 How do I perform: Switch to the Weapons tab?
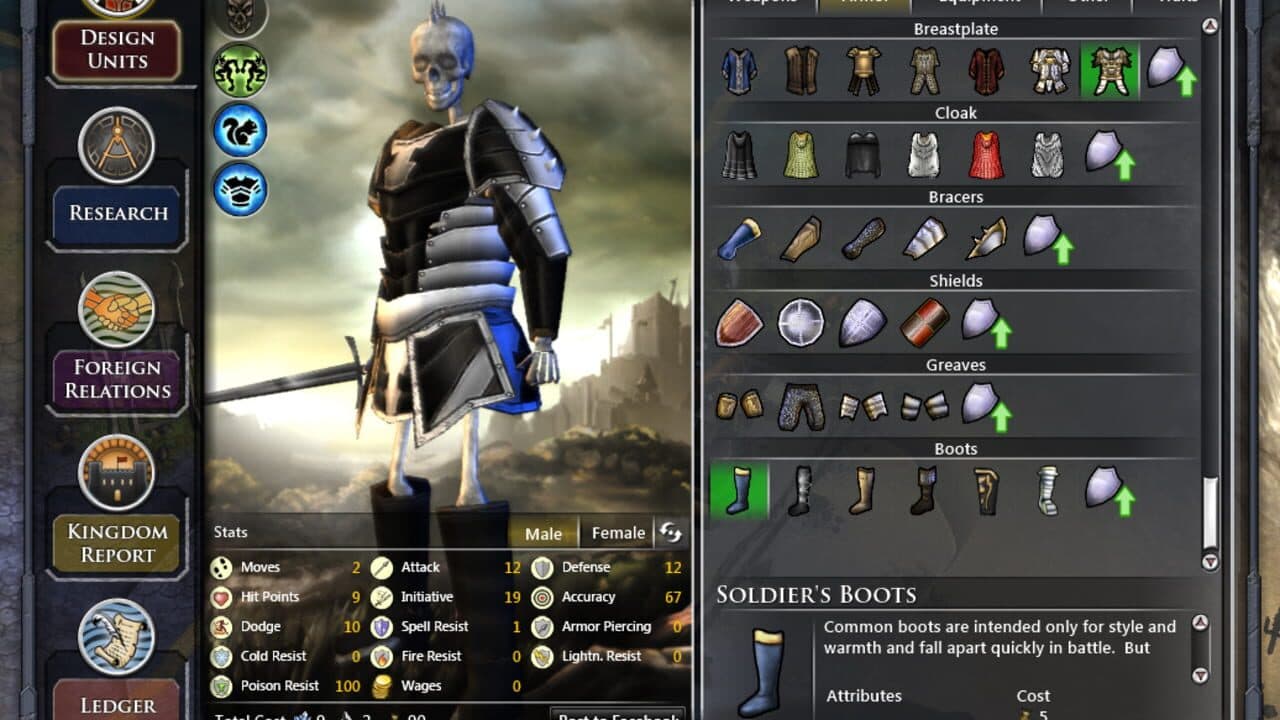click(762, 3)
